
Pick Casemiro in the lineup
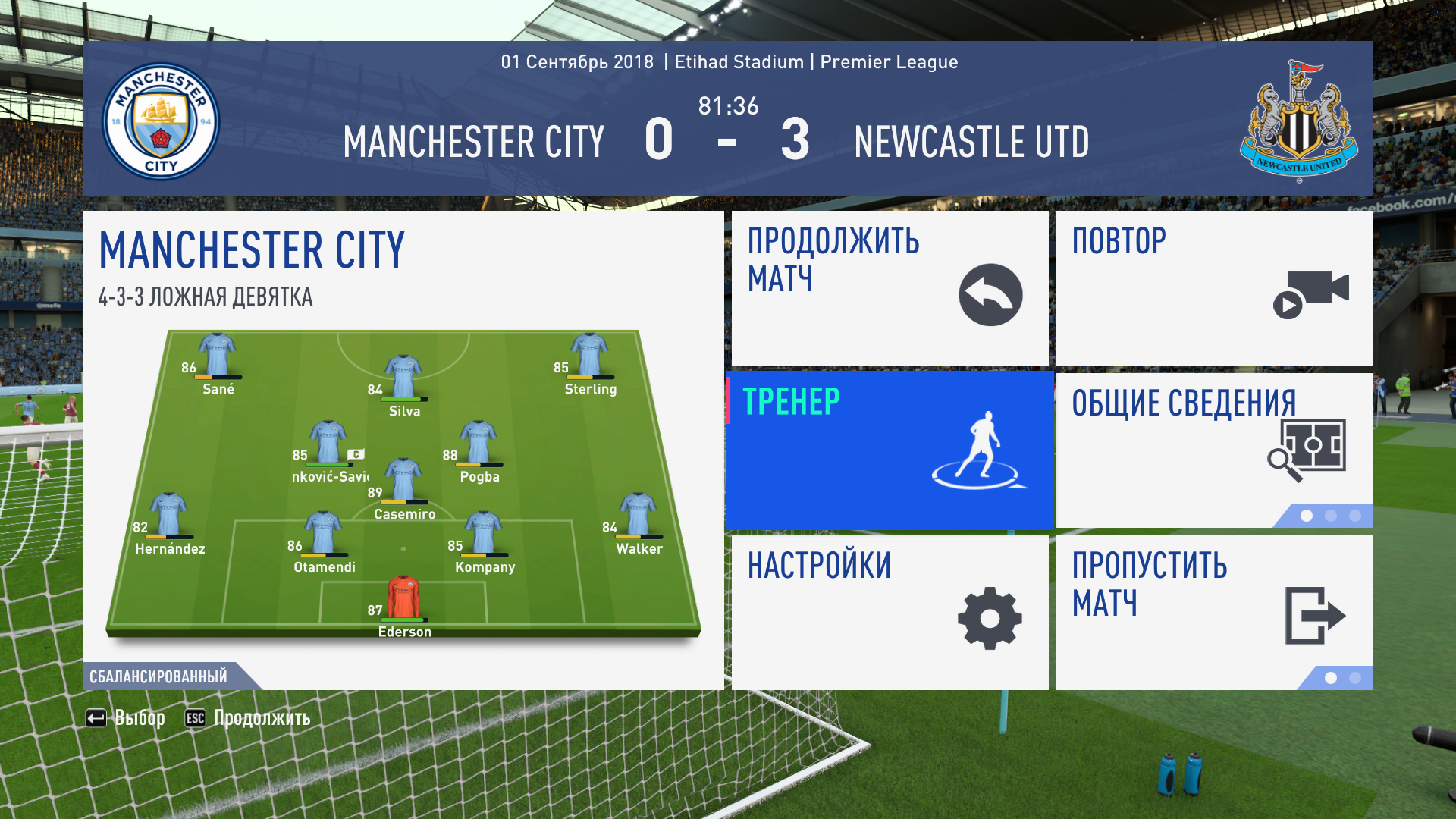(403, 480)
